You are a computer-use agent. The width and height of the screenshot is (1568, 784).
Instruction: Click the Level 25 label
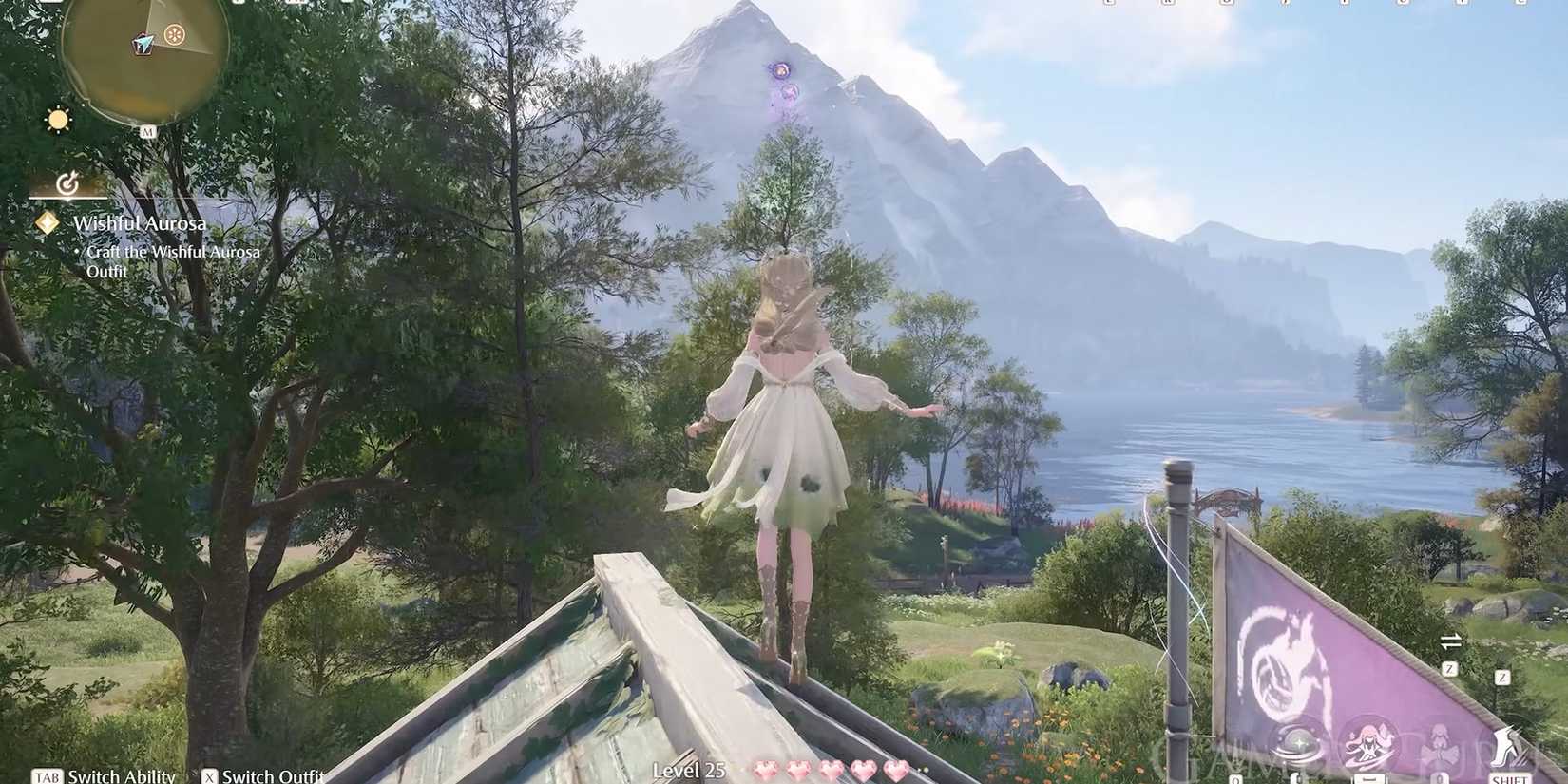click(691, 773)
